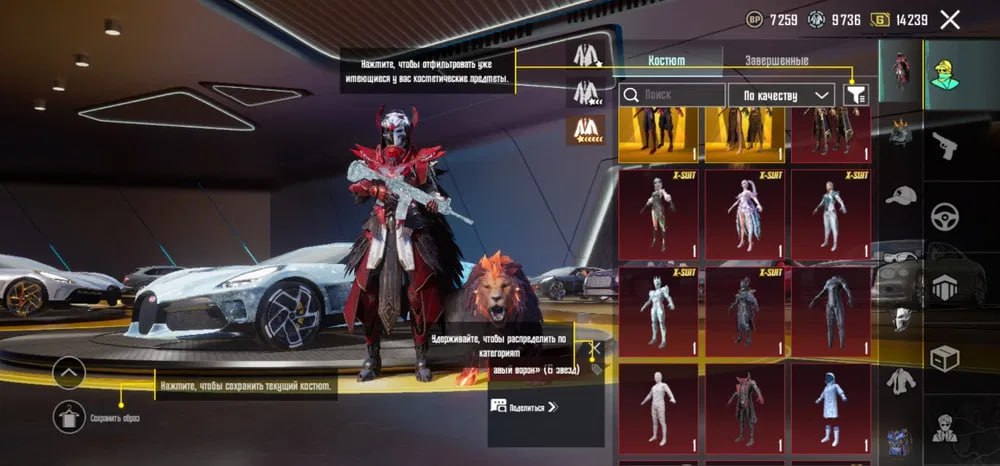Select the top one-star costume quality filter

point(585,56)
